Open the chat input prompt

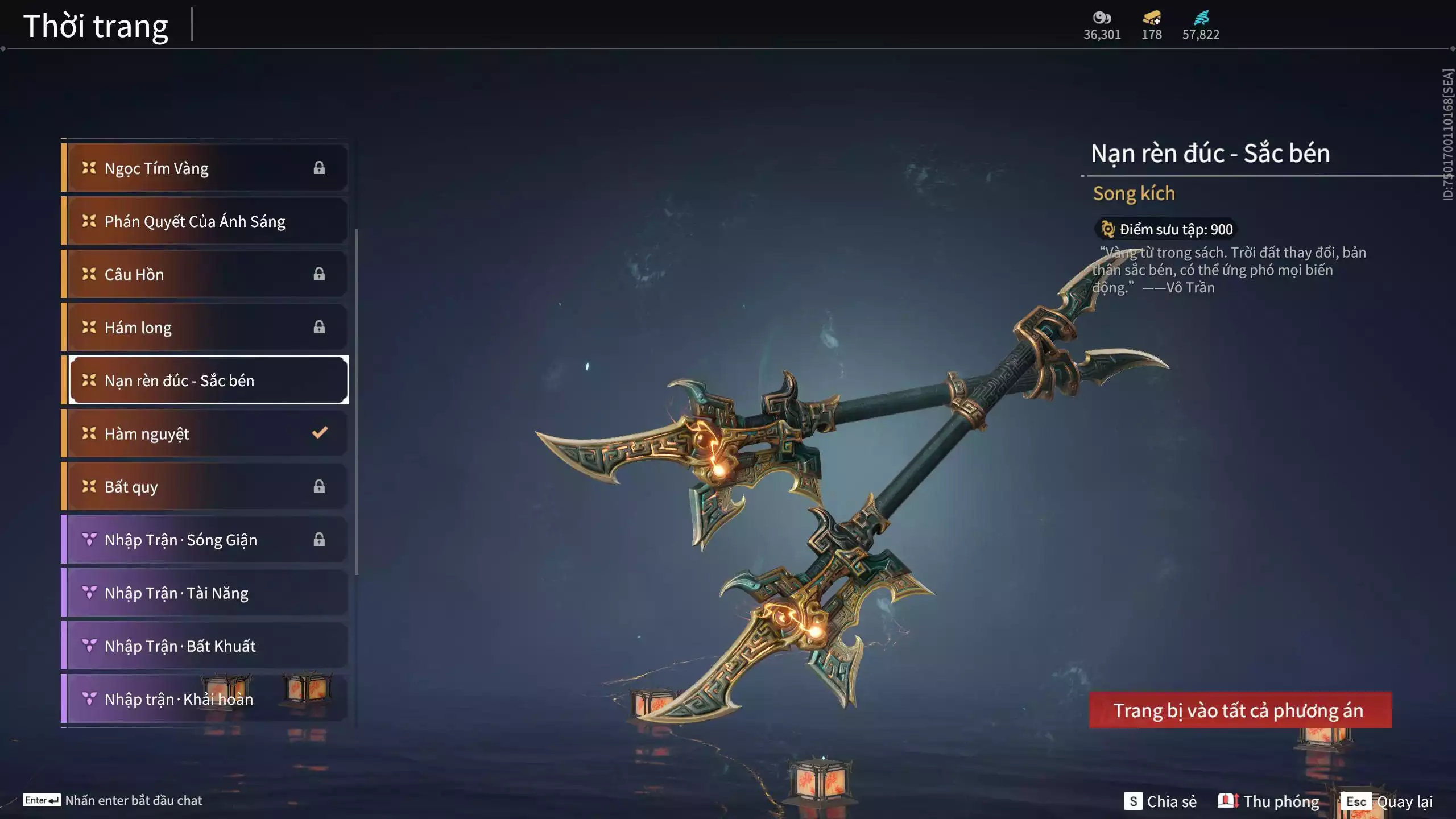113,800
